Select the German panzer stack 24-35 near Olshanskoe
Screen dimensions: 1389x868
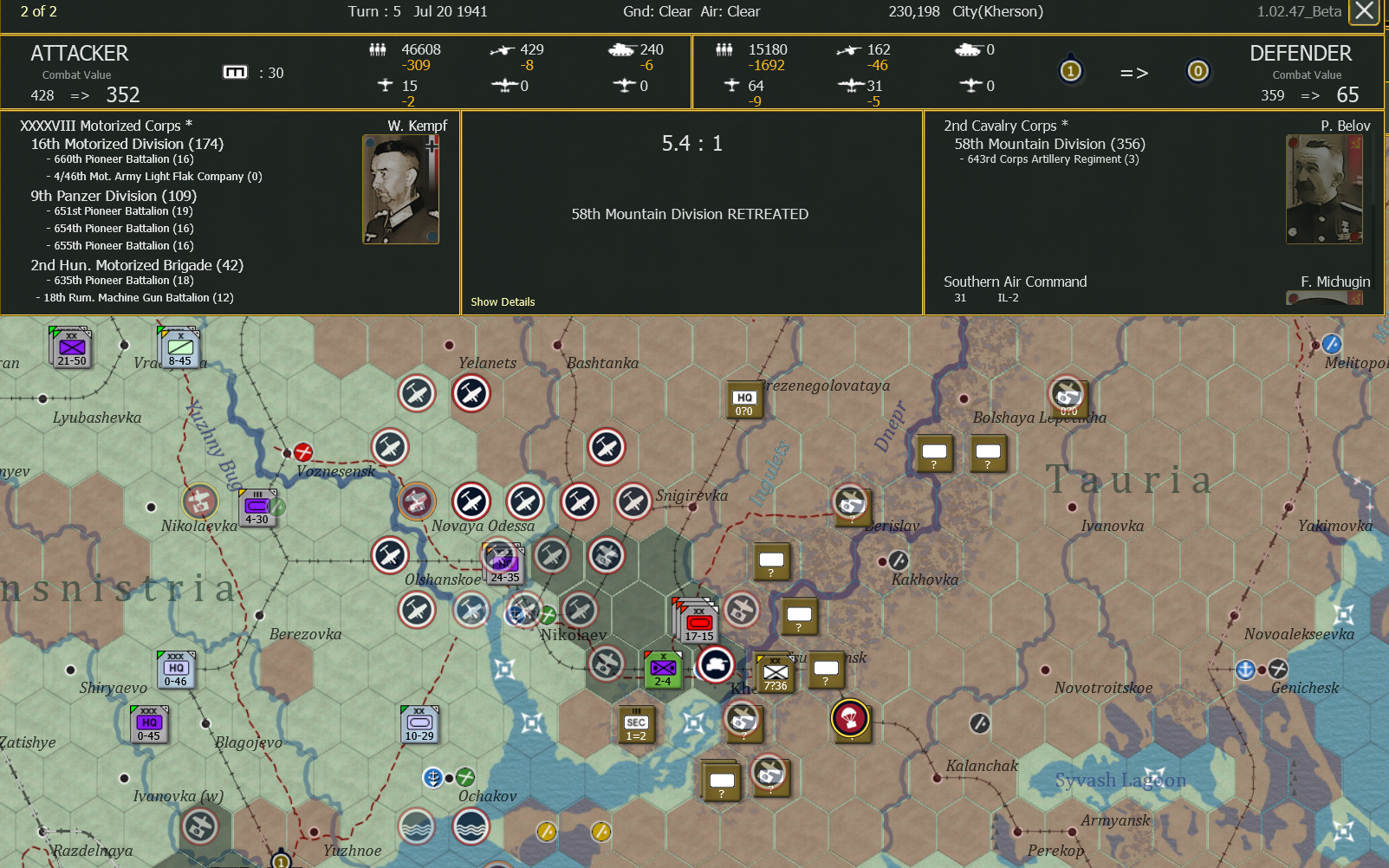click(x=503, y=561)
